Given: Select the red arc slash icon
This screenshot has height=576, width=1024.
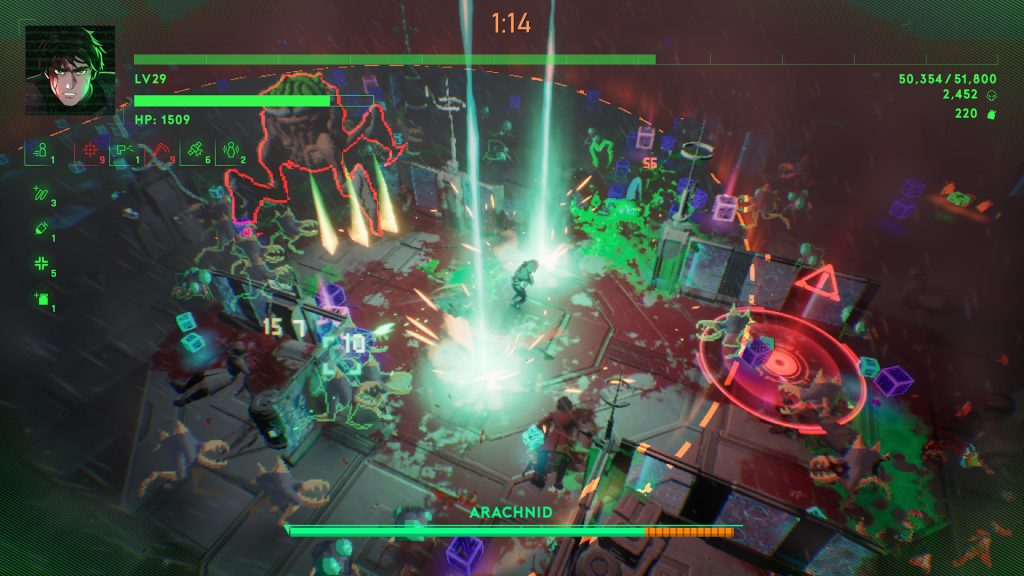Looking at the screenshot, I should 160,151.
